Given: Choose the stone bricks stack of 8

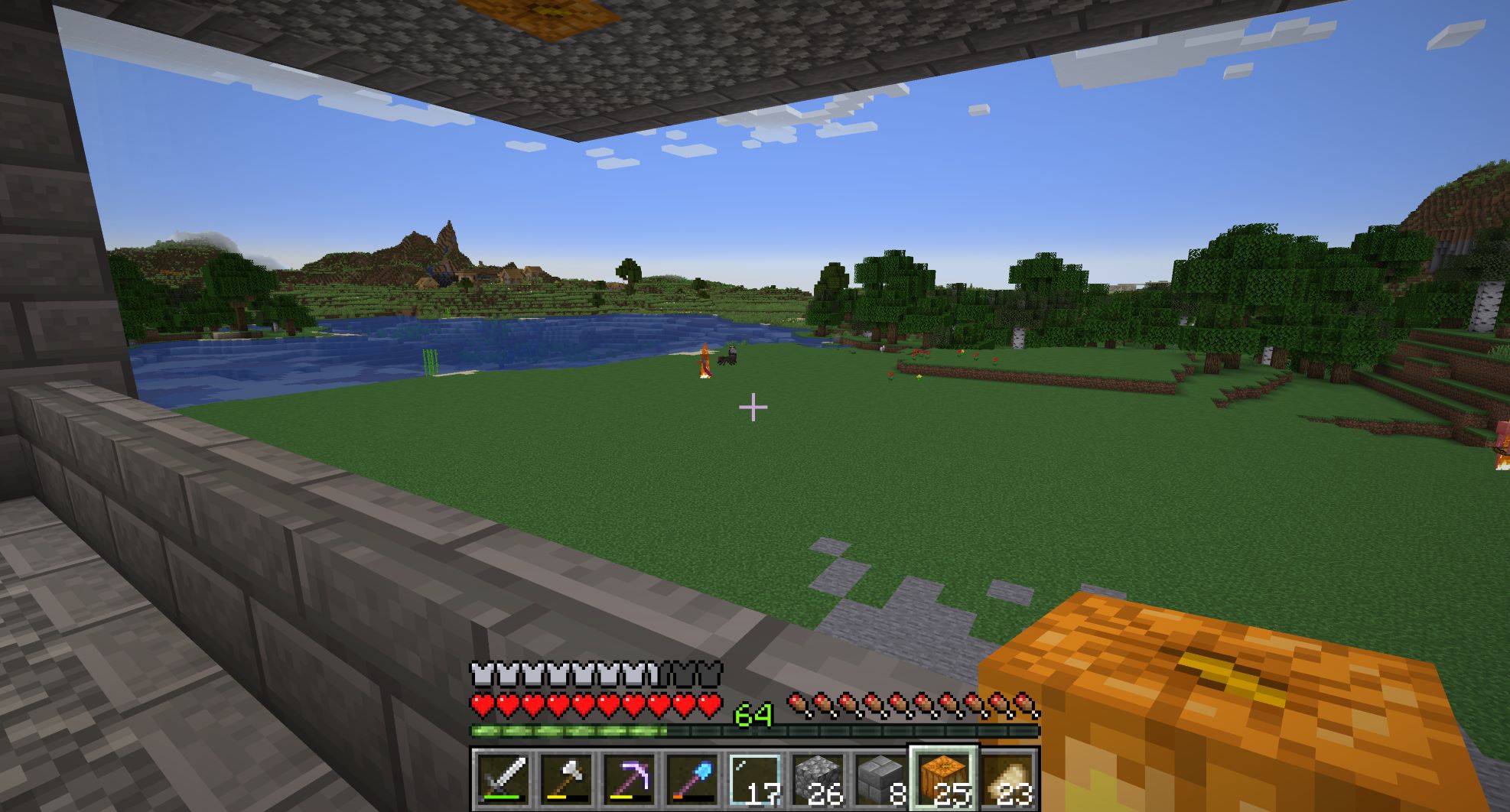Looking at the screenshot, I should [880, 778].
